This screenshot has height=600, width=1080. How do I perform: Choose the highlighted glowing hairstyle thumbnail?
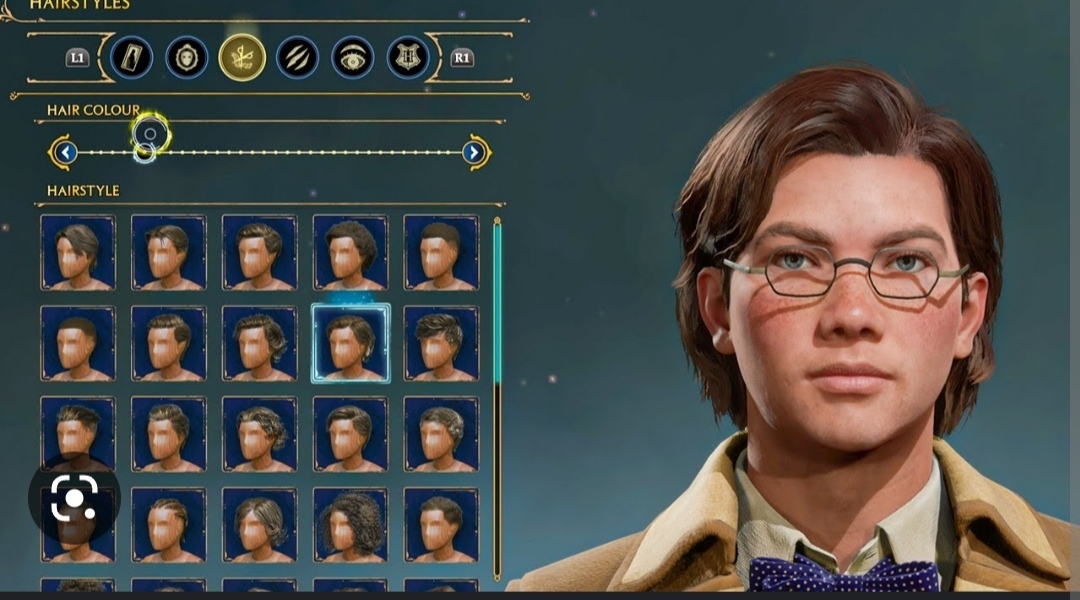[350, 343]
